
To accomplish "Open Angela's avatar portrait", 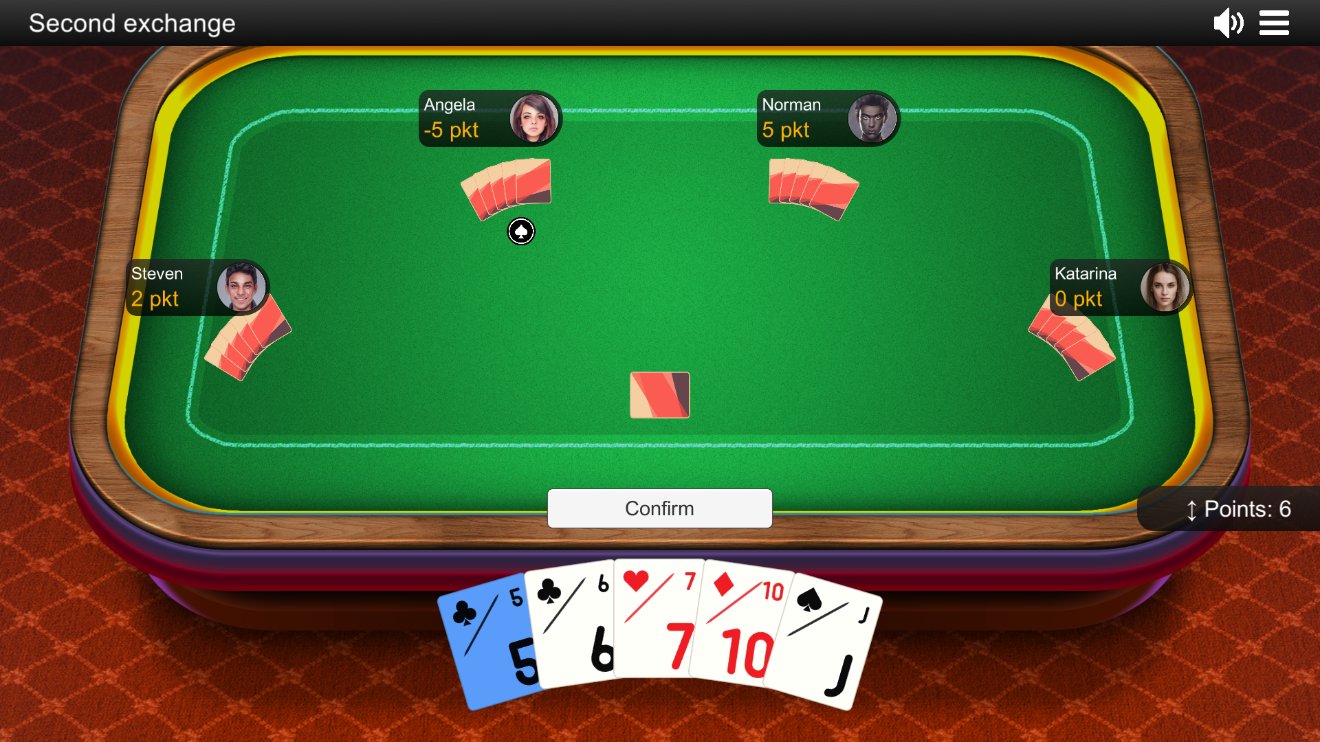I will [536, 118].
